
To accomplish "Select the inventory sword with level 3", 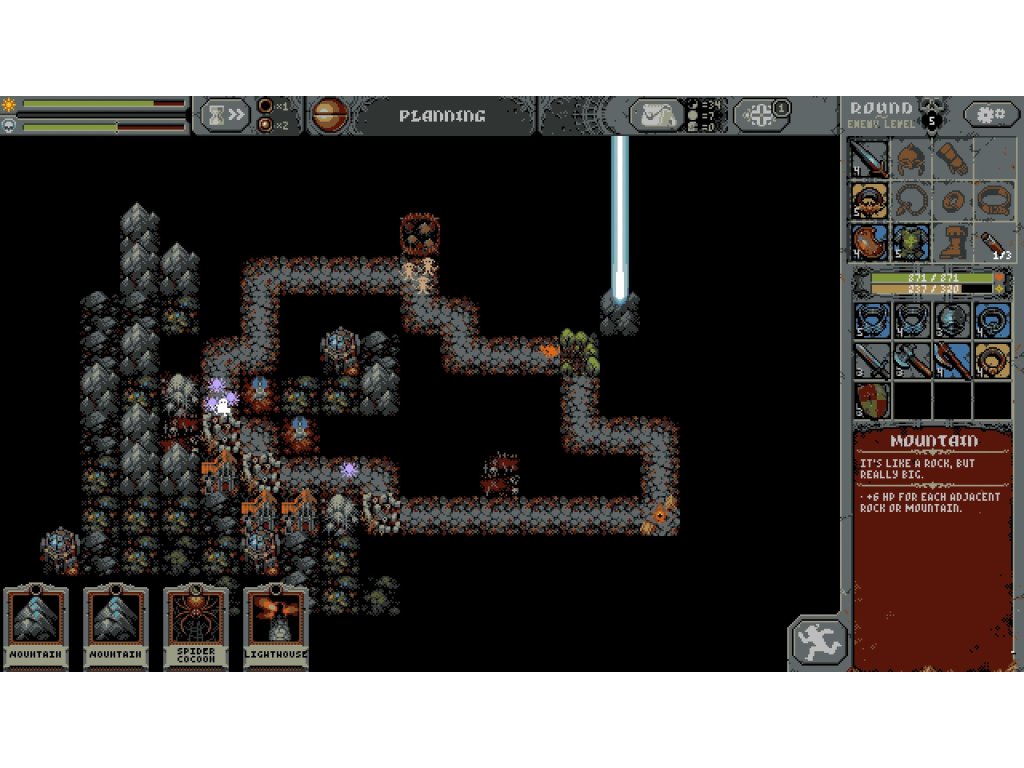I will tap(871, 360).
